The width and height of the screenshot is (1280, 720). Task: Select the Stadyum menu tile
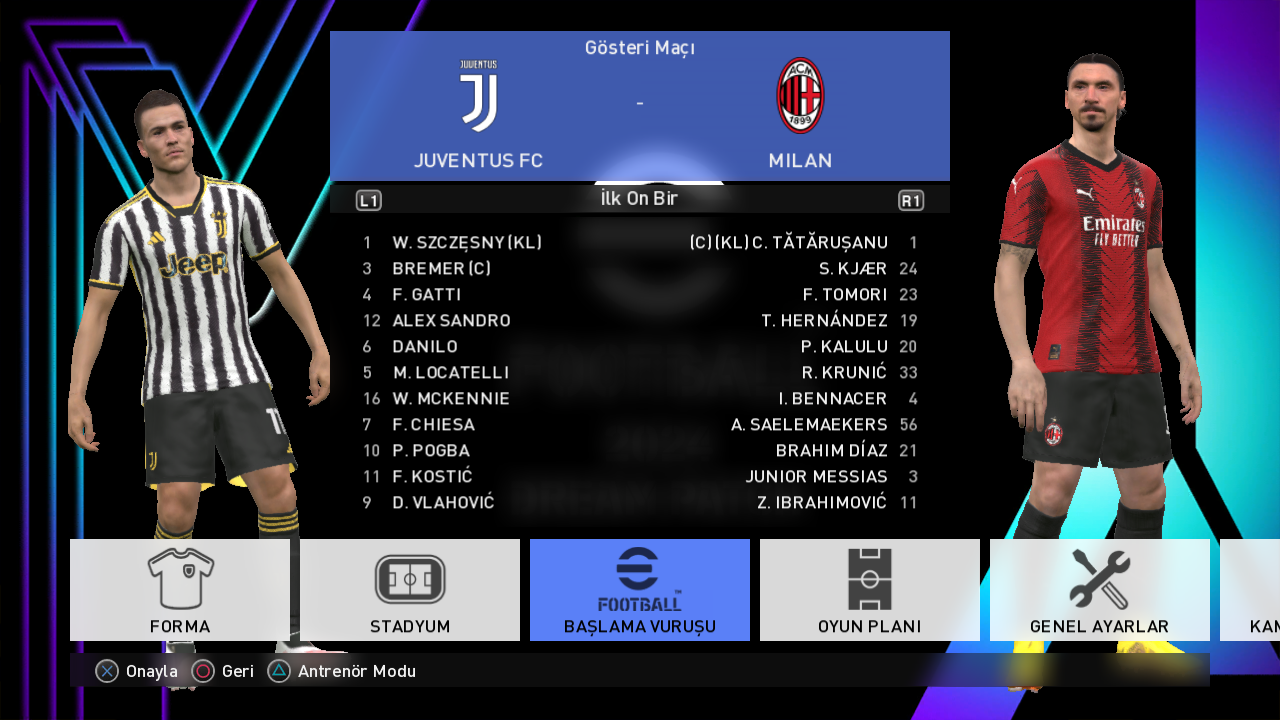point(410,590)
